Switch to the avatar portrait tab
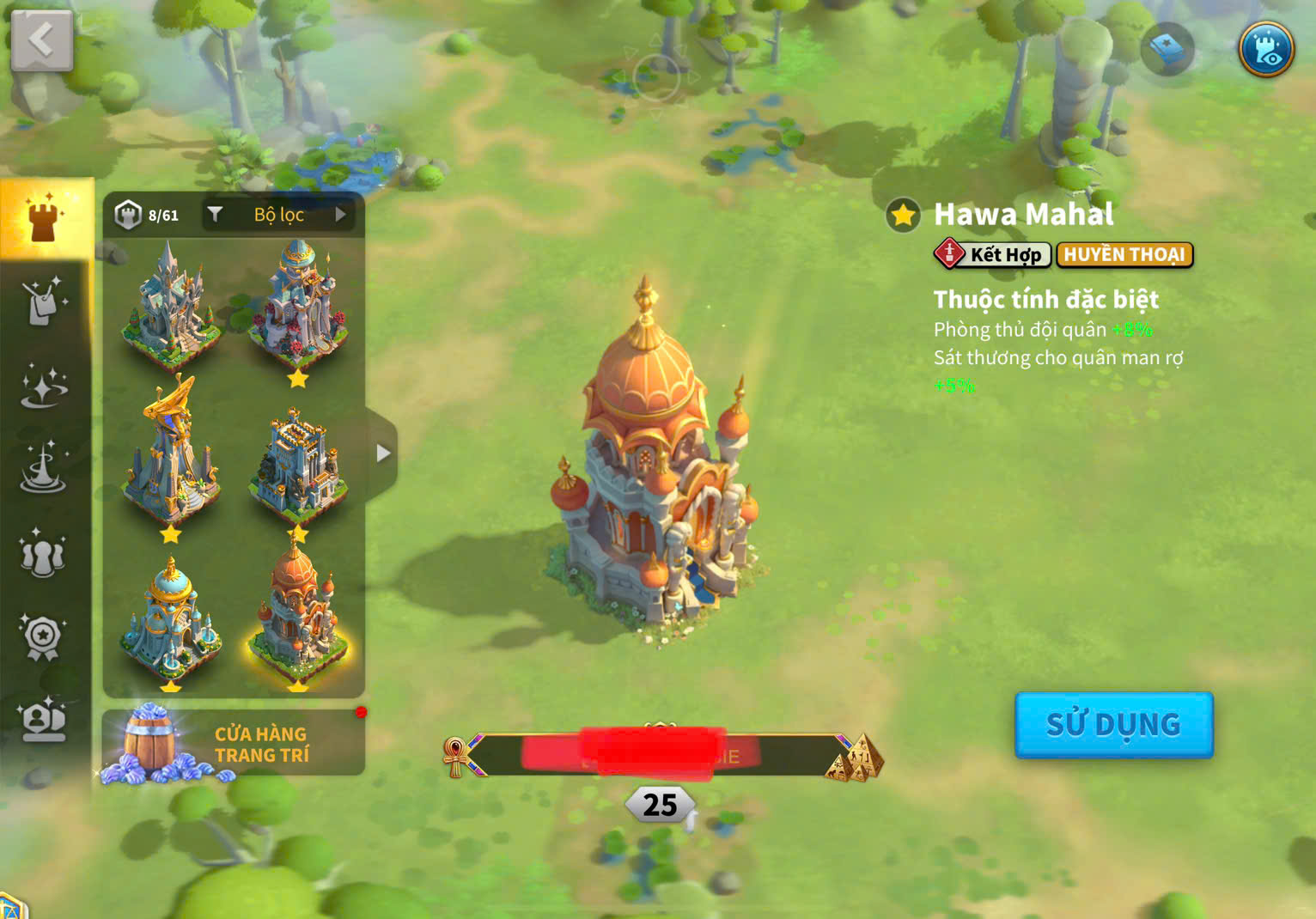The image size is (1316, 919). (x=43, y=720)
